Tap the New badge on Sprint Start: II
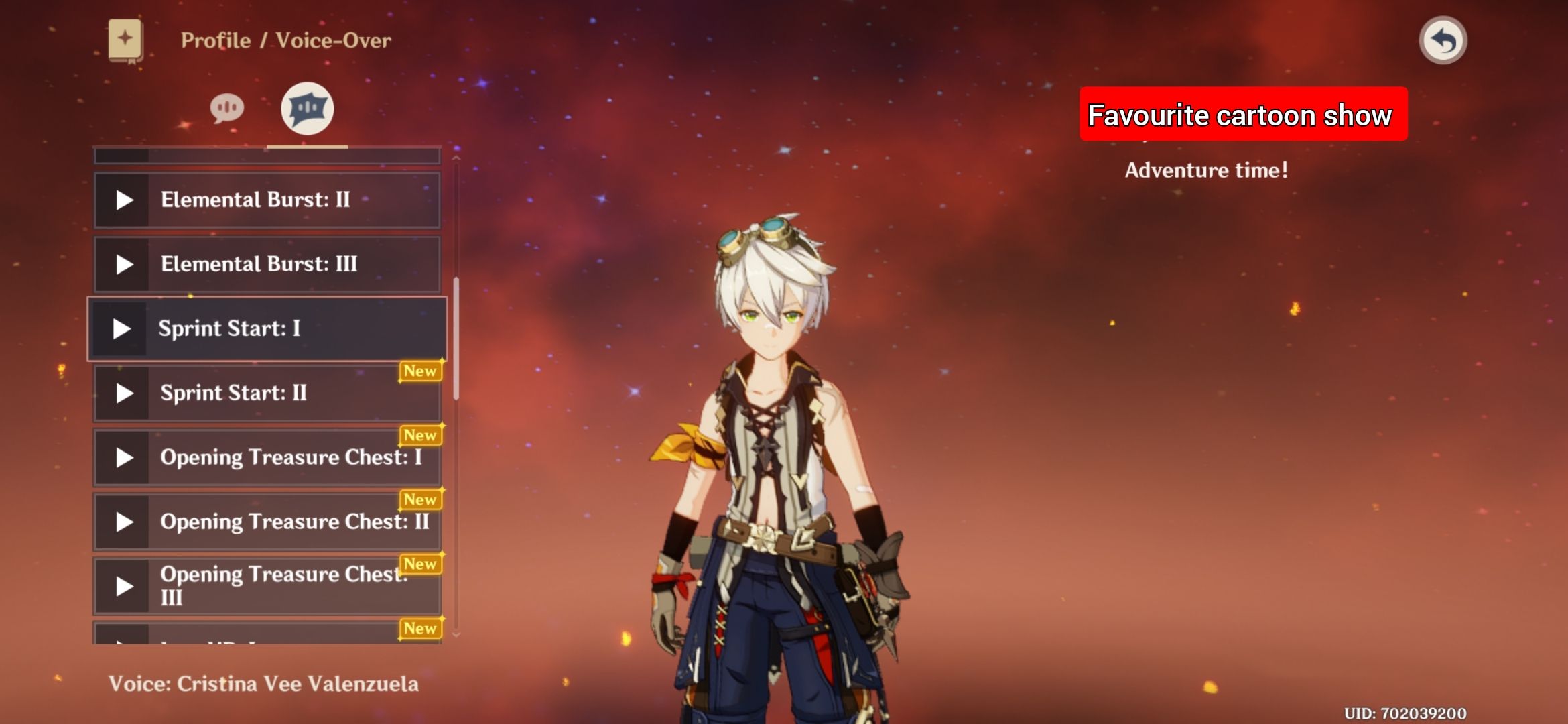 coord(421,371)
